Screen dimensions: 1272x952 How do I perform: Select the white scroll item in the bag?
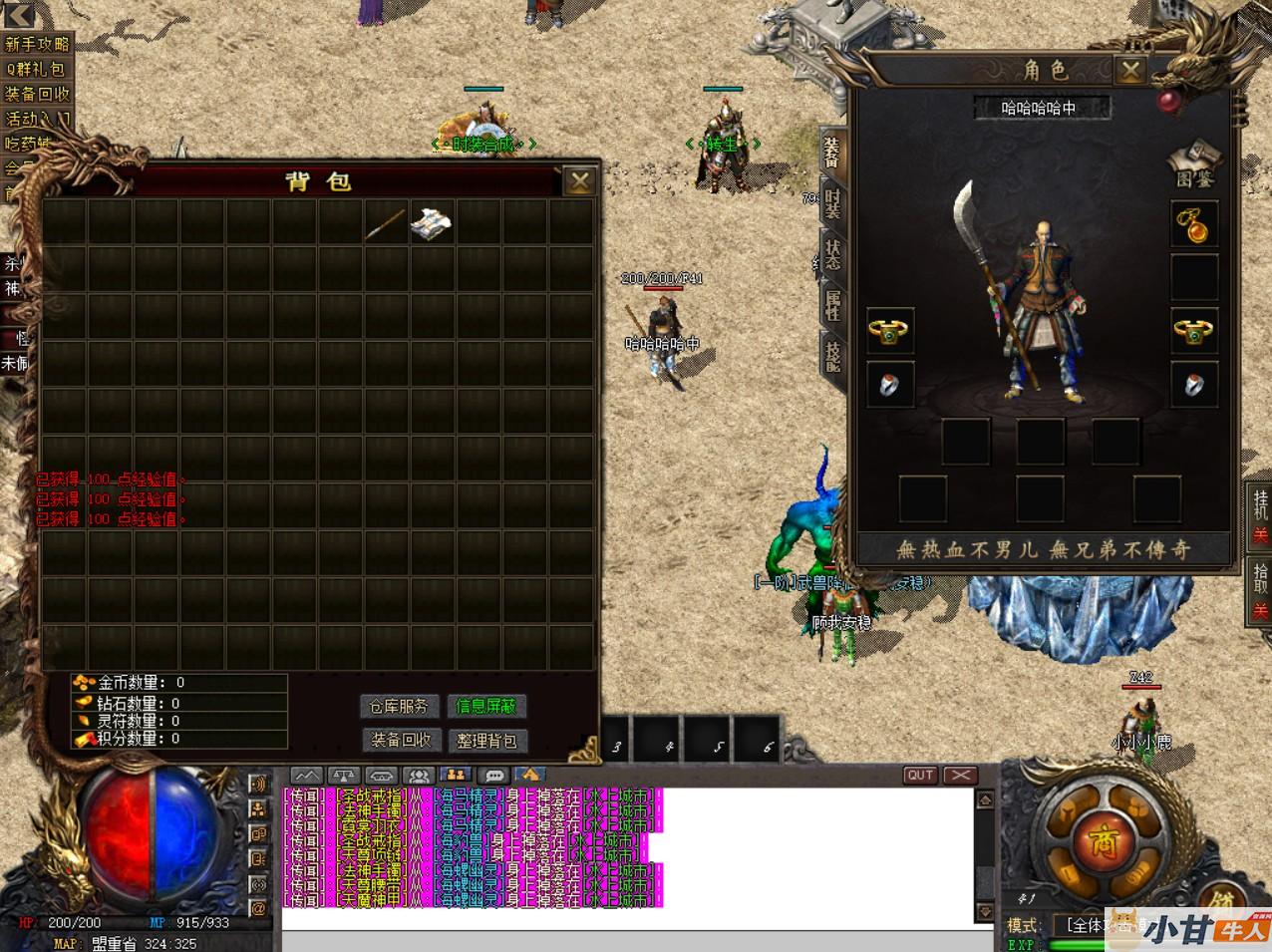pos(432,223)
